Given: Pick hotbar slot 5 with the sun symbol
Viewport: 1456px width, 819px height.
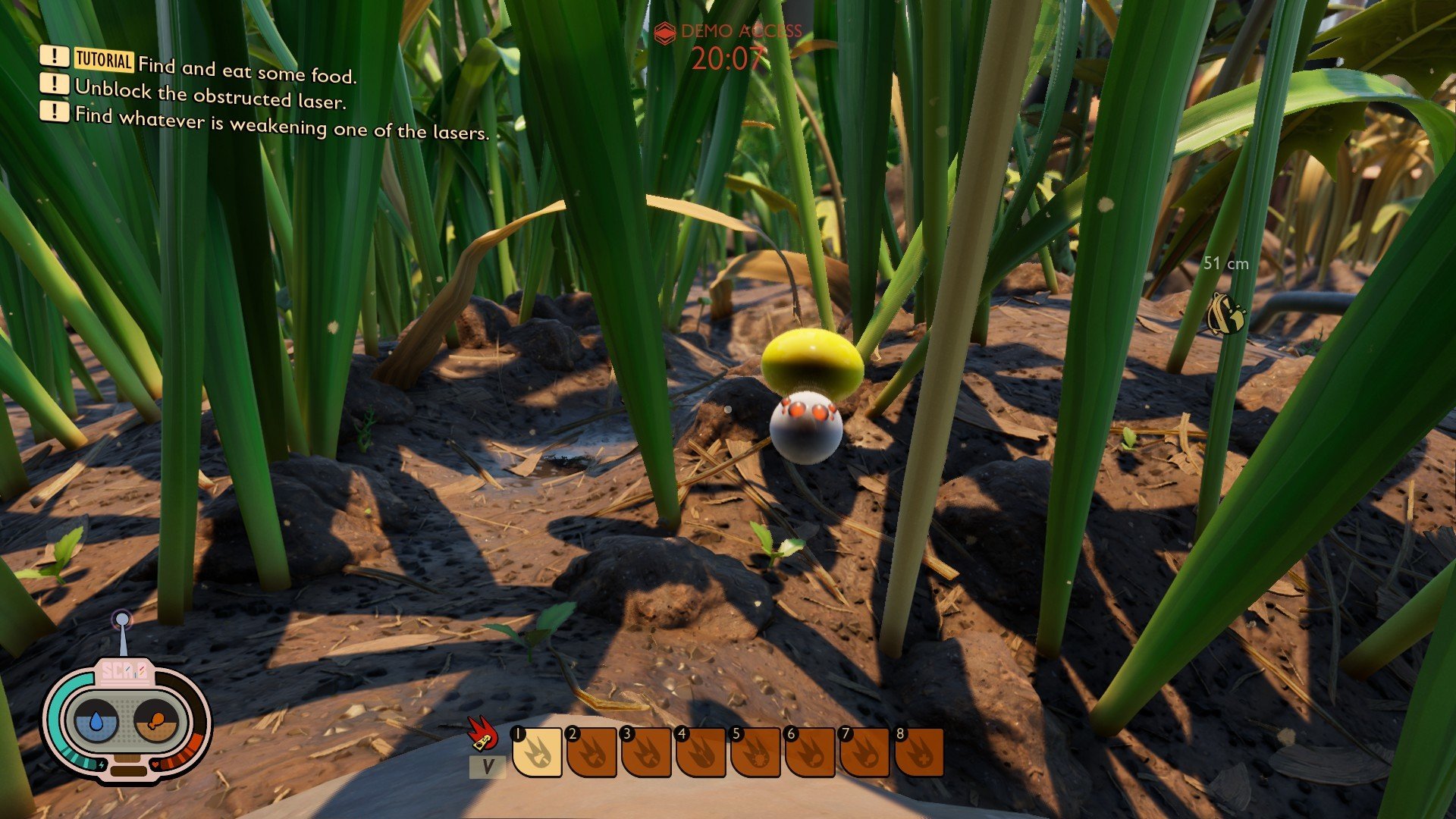Looking at the screenshot, I should (x=755, y=752).
